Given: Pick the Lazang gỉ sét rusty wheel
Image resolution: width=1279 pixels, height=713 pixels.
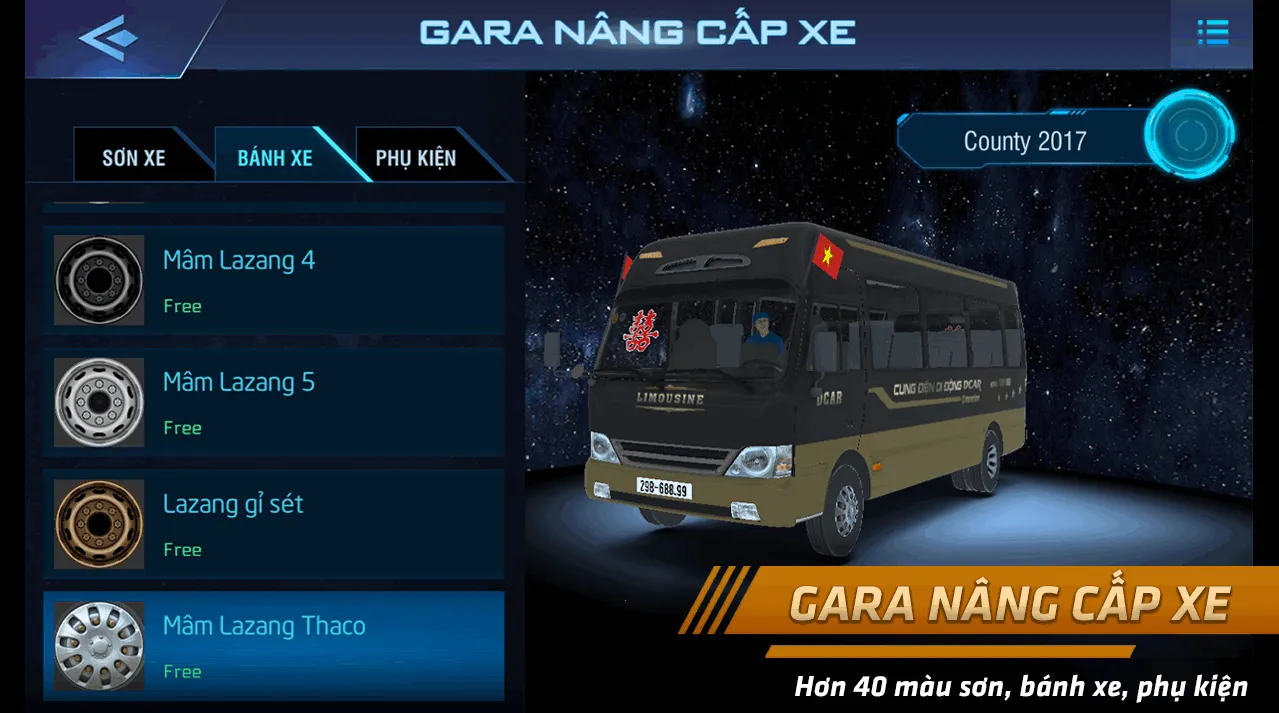Looking at the screenshot, I should [273, 524].
